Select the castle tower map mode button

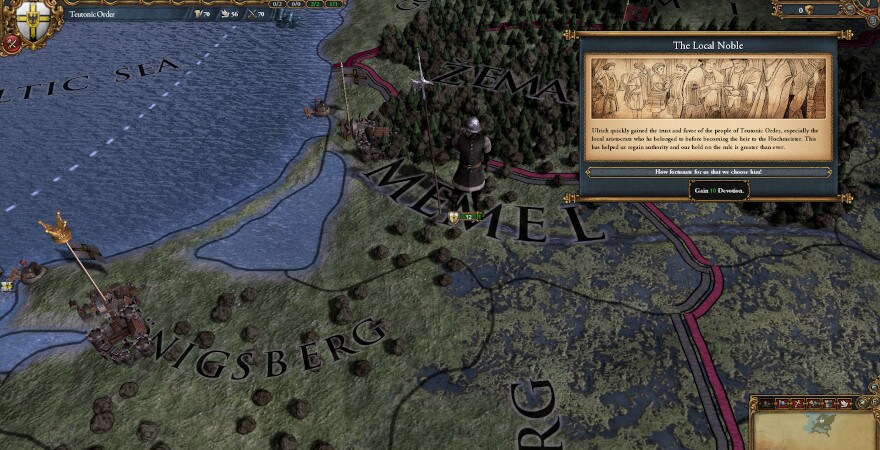point(830,402)
